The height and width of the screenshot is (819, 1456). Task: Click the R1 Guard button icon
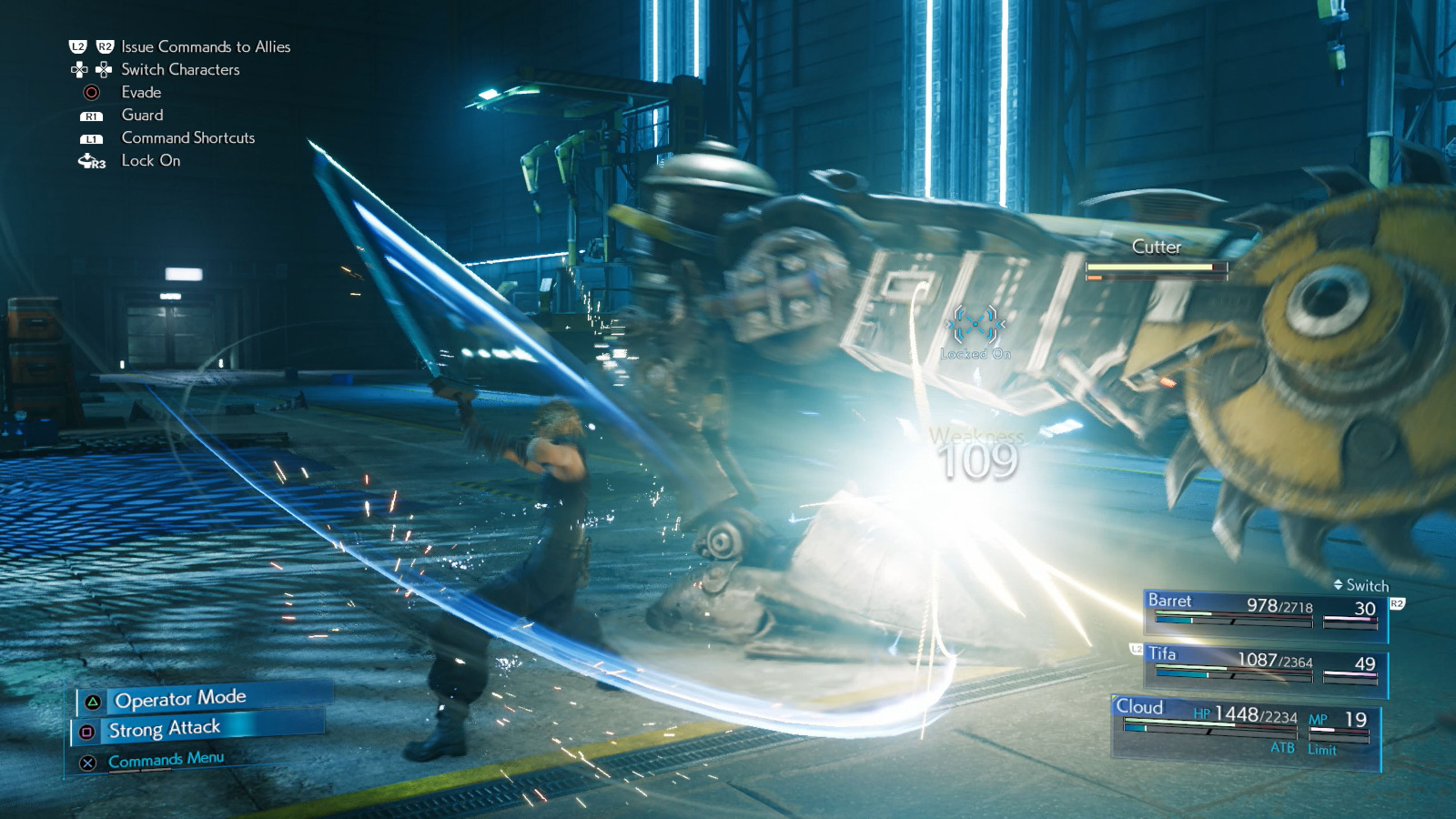pyautogui.click(x=90, y=115)
